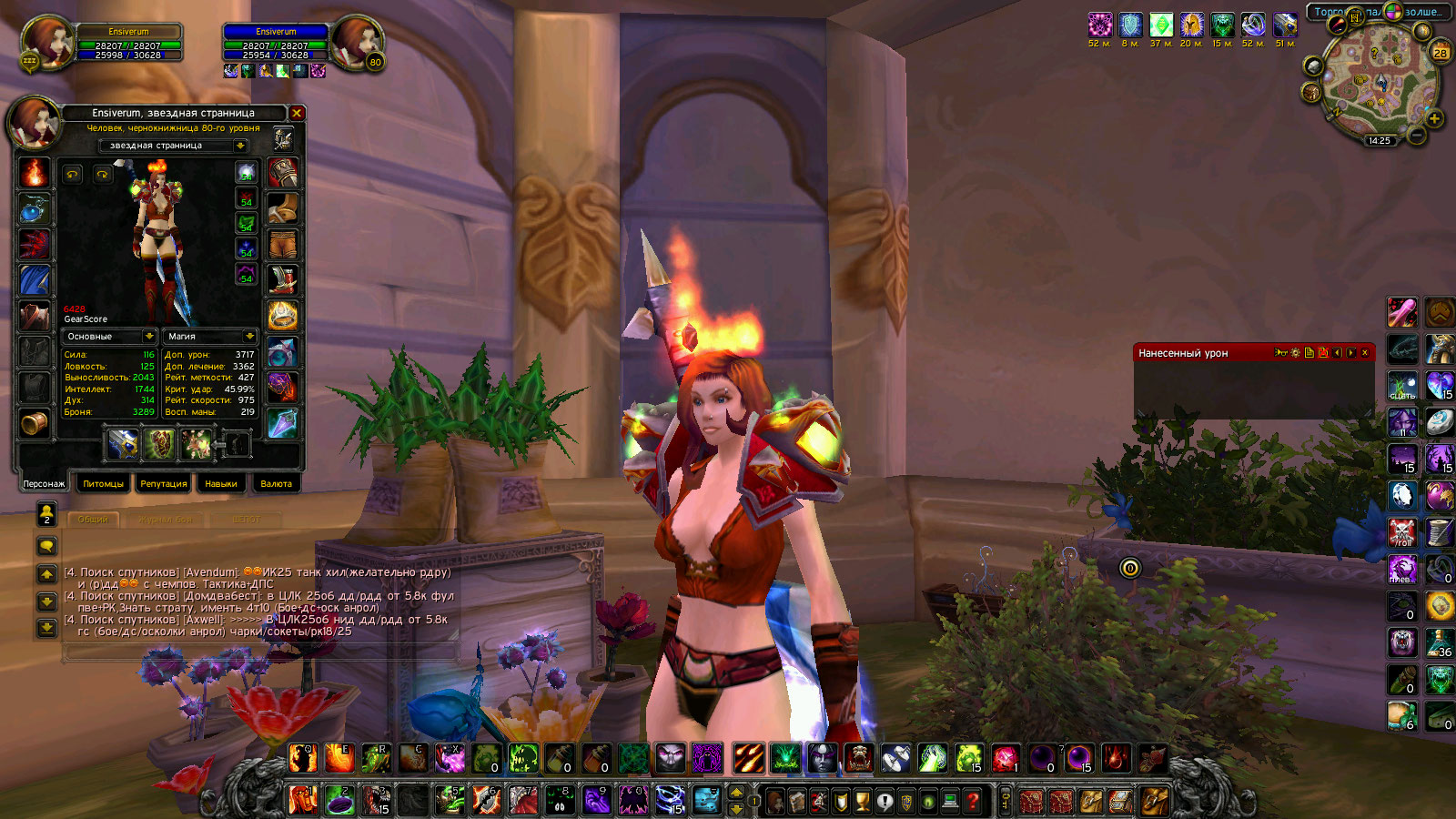Screen dimensions: 1456x819
Task: Select the ring equipment slot
Action: [x=283, y=316]
